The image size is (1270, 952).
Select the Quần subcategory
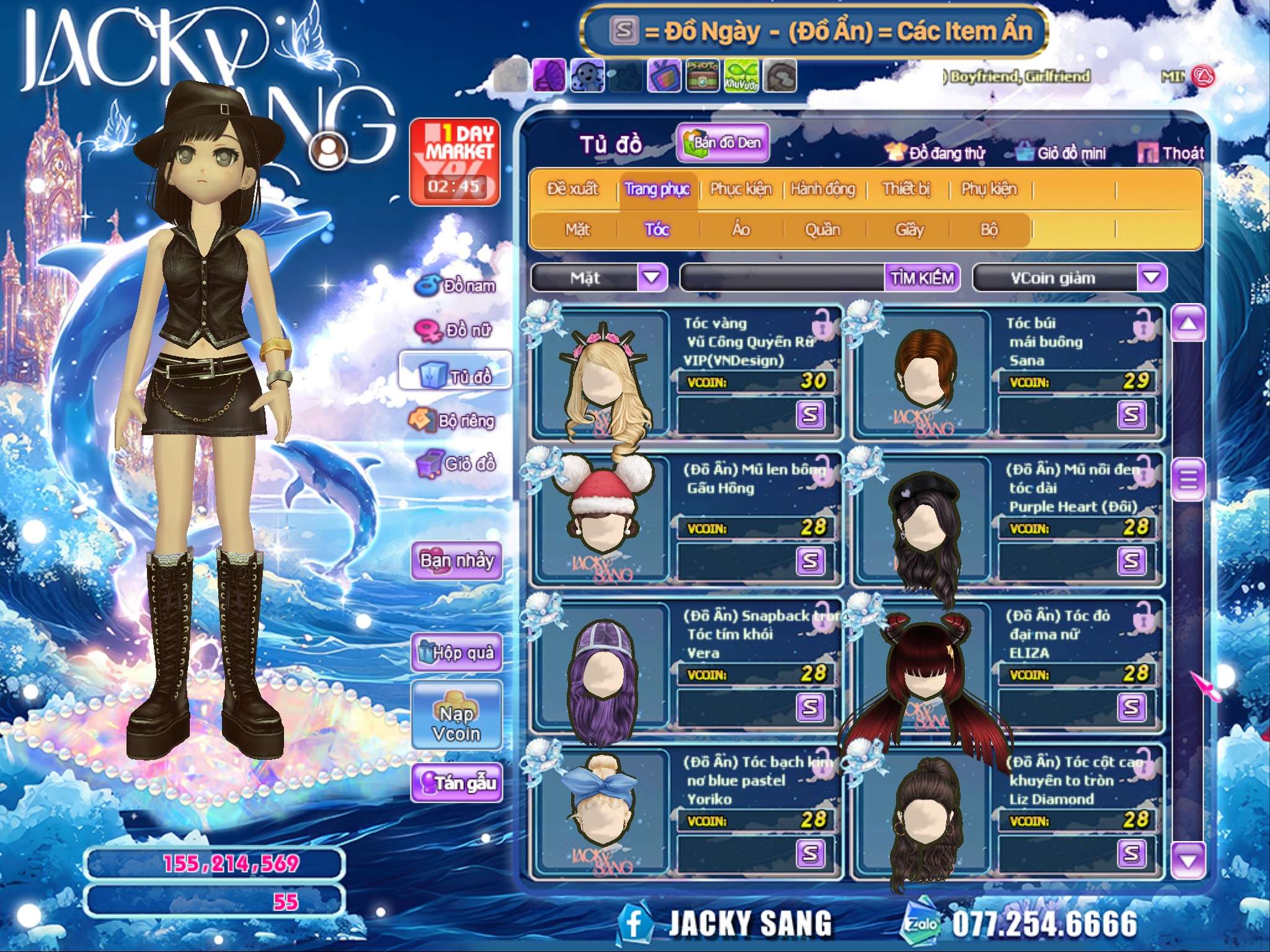tap(822, 230)
